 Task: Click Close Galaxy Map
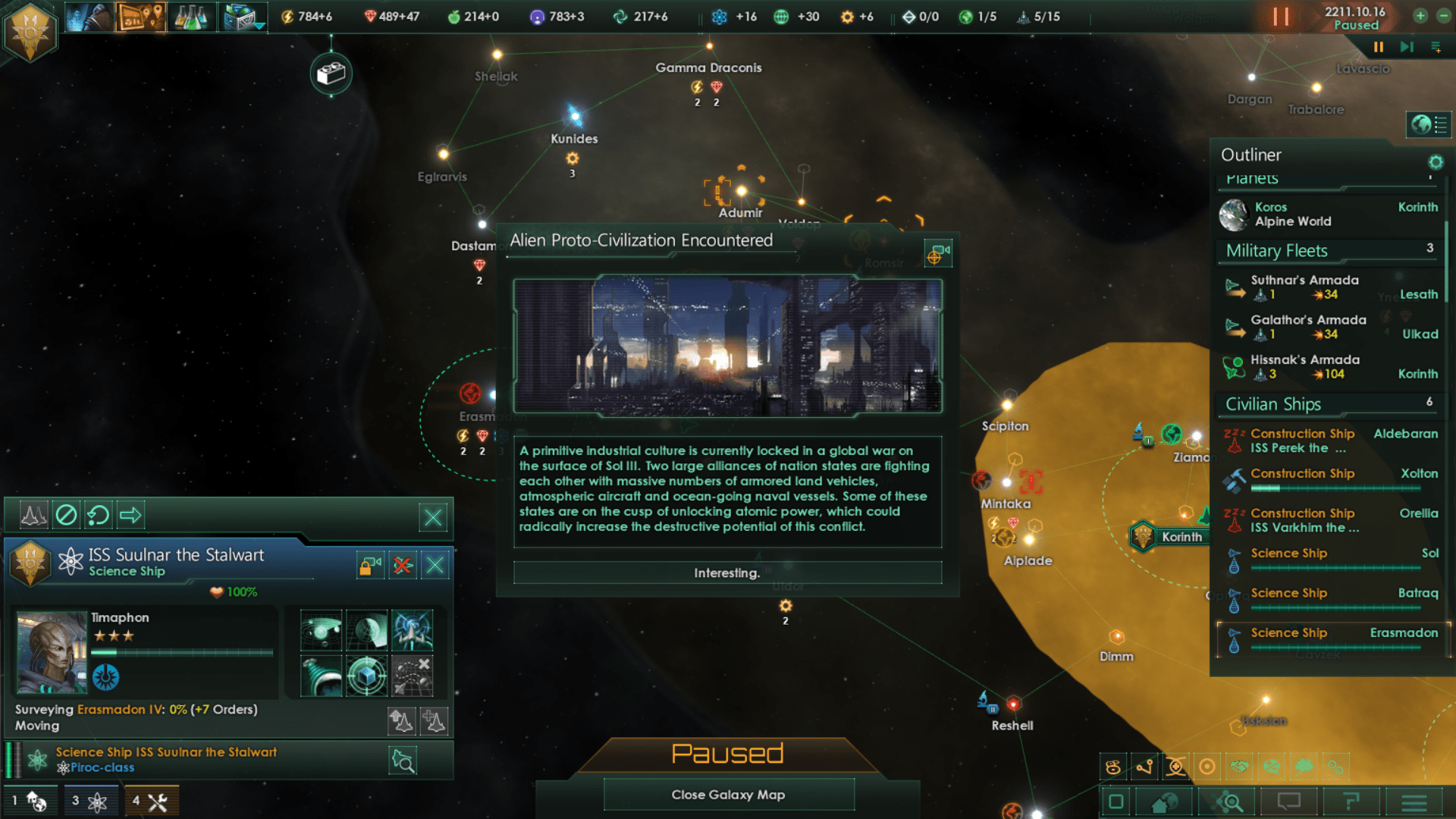click(x=728, y=794)
